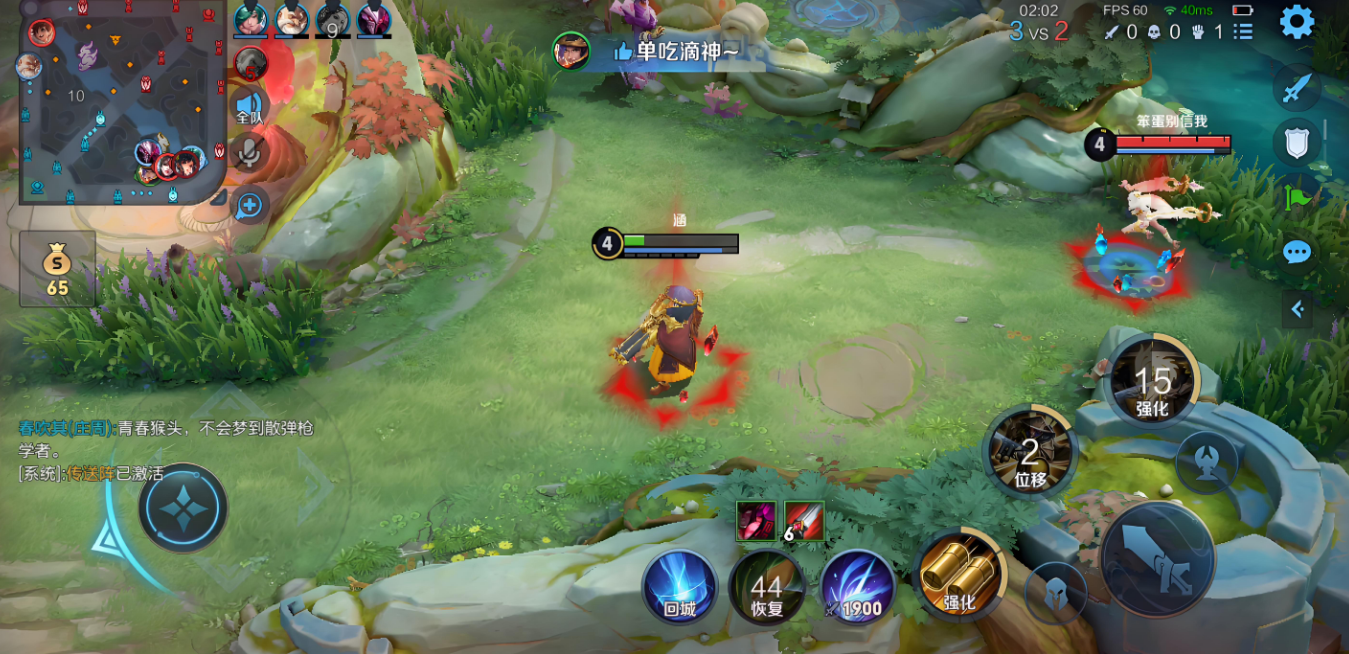Image resolution: width=1349 pixels, height=654 pixels.
Task: Open the shop via the gold pouch
Action: pyautogui.click(x=58, y=270)
